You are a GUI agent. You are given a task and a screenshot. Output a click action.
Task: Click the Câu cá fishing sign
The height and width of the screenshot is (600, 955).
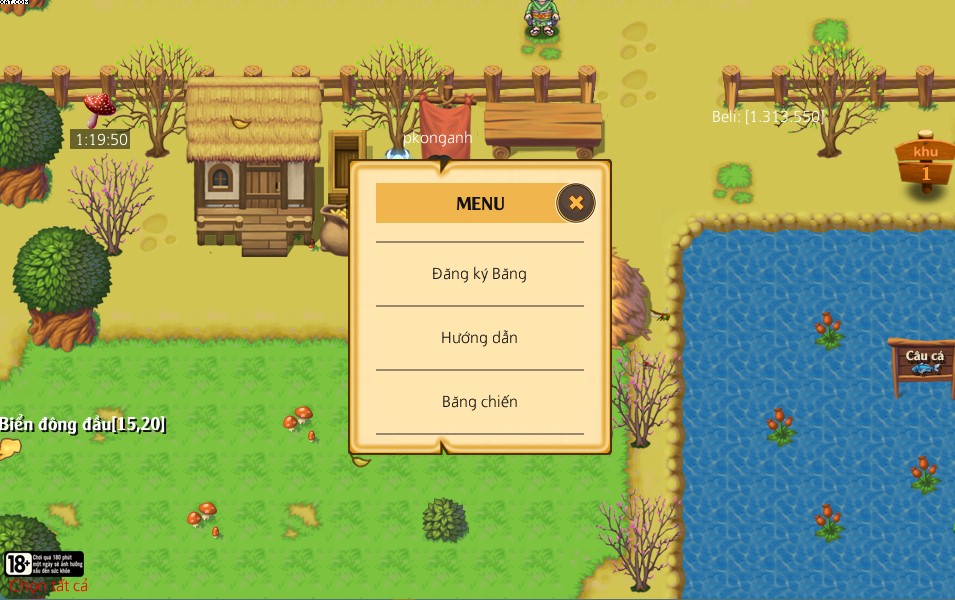(x=924, y=360)
